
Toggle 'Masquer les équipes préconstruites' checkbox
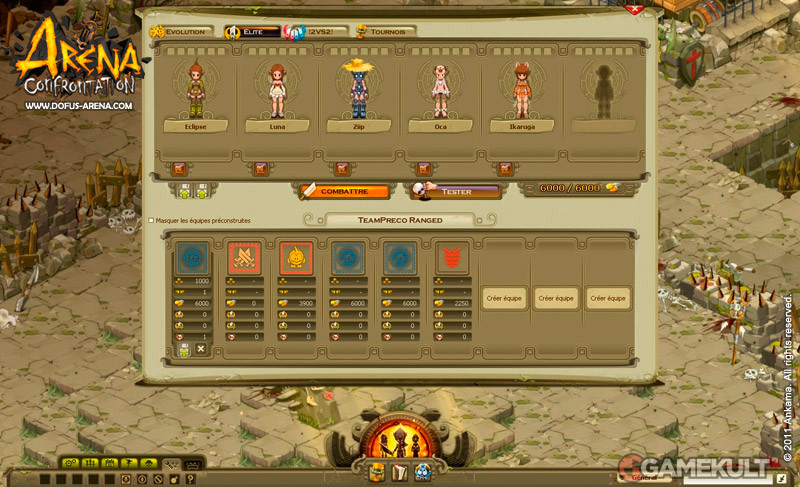pos(151,220)
